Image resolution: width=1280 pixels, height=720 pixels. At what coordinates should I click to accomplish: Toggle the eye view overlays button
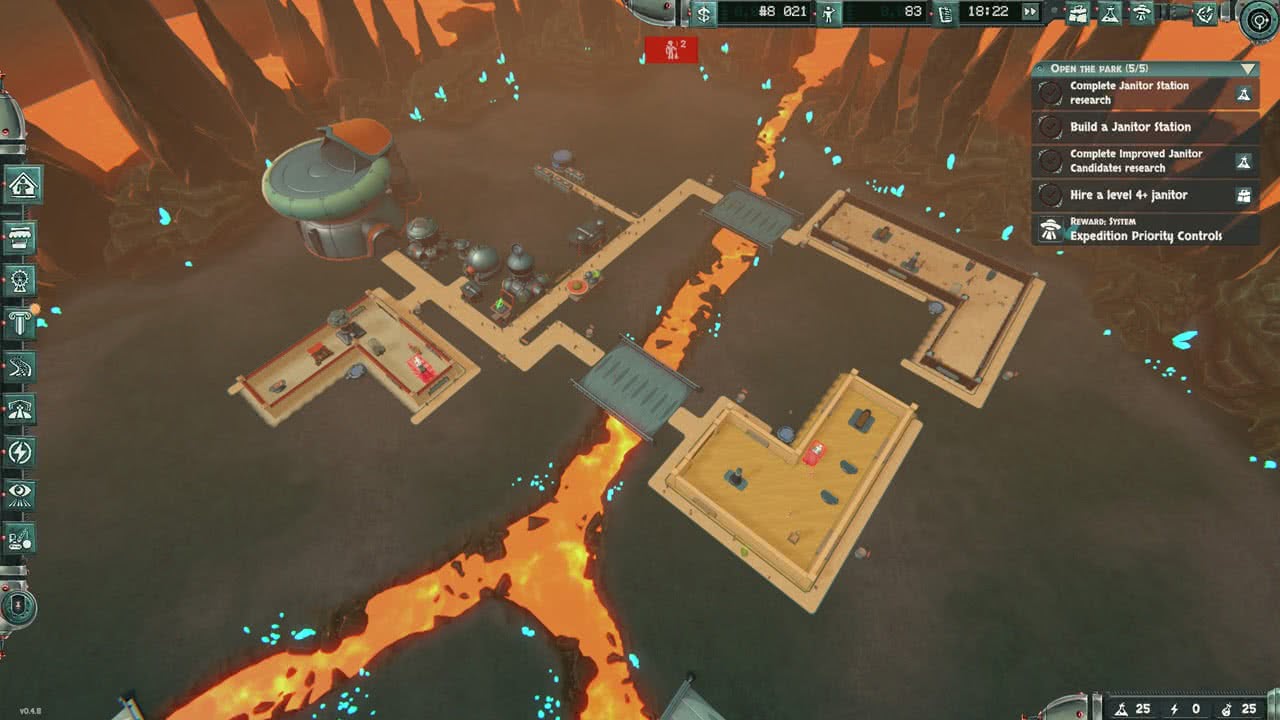[x=21, y=494]
